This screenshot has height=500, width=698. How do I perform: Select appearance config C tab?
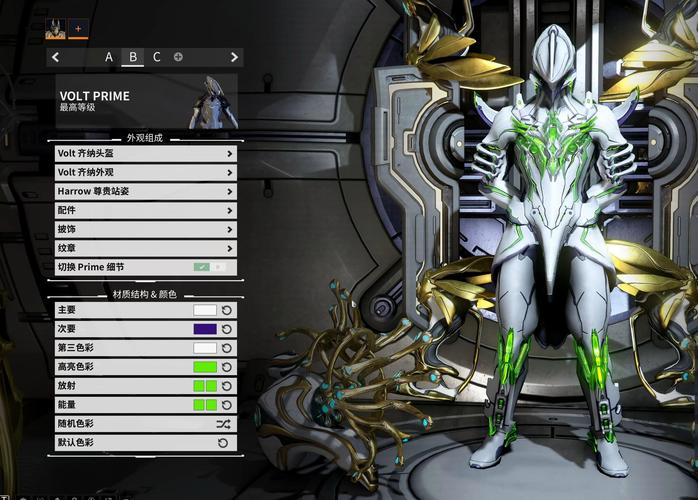click(x=156, y=57)
